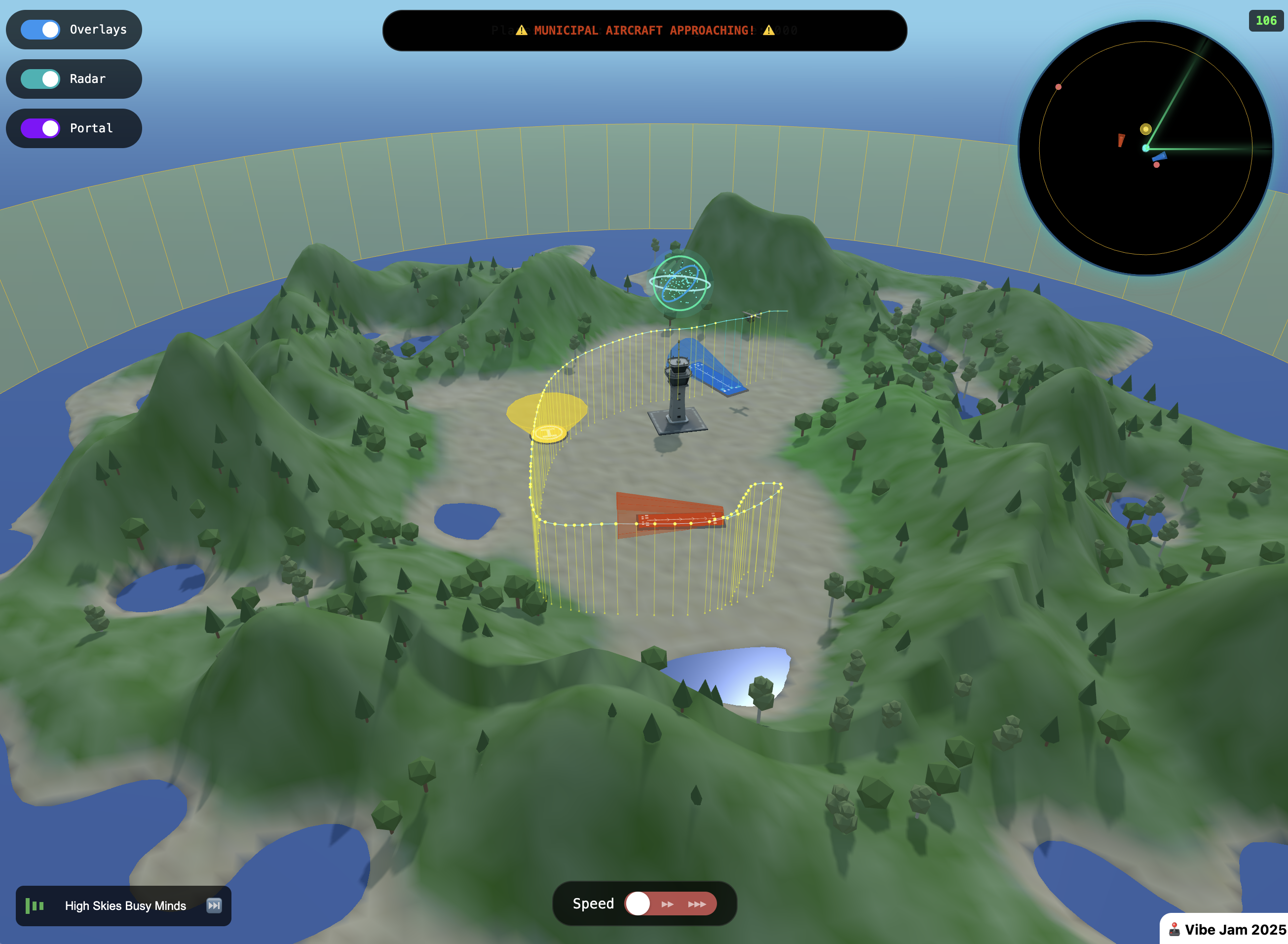Toggle the Overlays switch off

[40, 30]
